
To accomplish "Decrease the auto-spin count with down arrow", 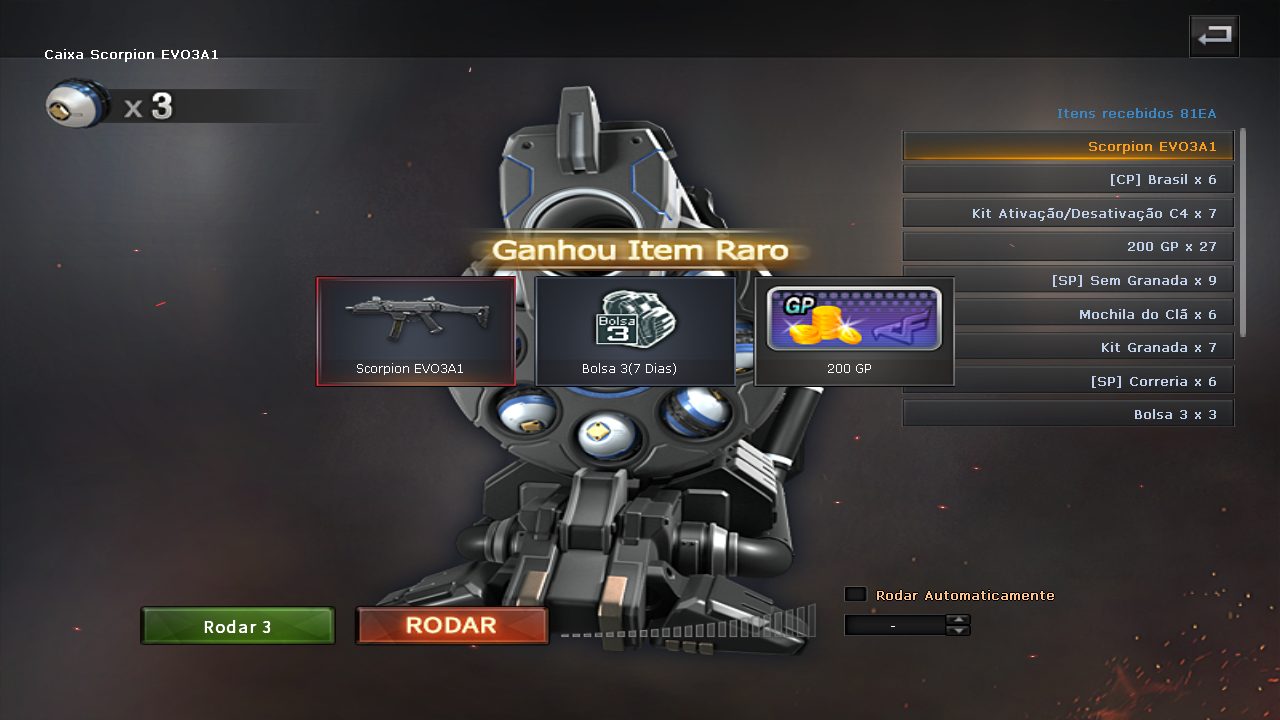I will pos(958,630).
